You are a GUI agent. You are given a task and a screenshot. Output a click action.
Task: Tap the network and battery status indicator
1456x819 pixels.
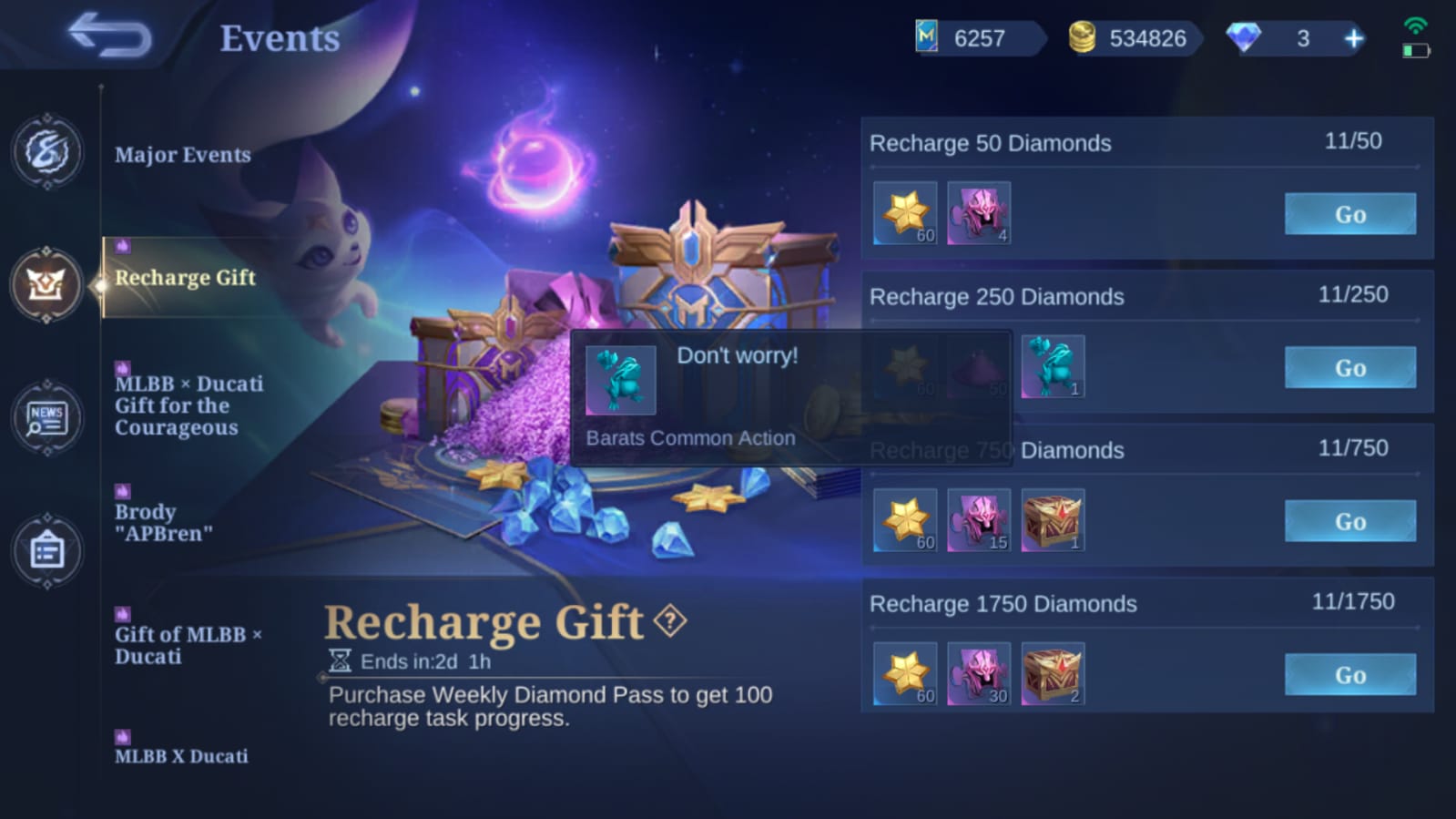(x=1417, y=38)
